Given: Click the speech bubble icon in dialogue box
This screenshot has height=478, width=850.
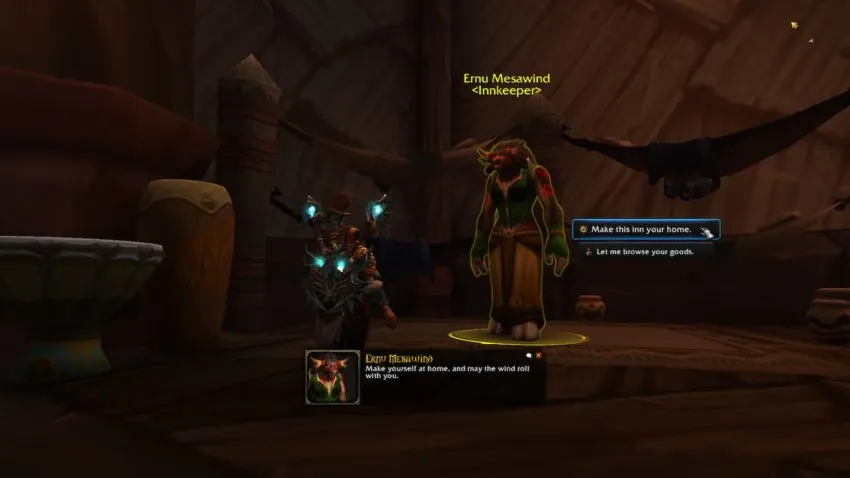Looking at the screenshot, I should (528, 355).
